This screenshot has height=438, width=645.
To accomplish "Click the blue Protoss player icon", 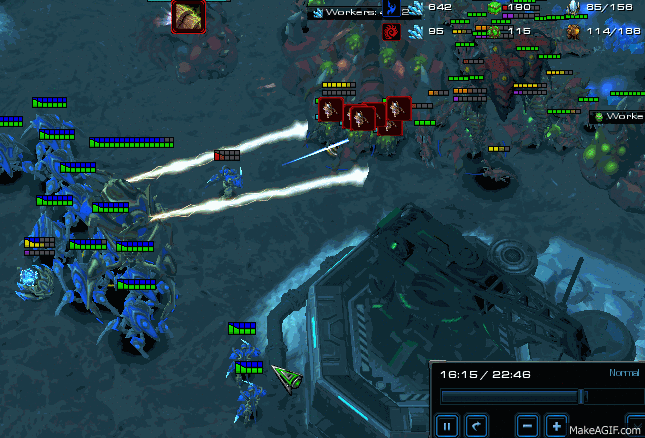I will [391, 9].
